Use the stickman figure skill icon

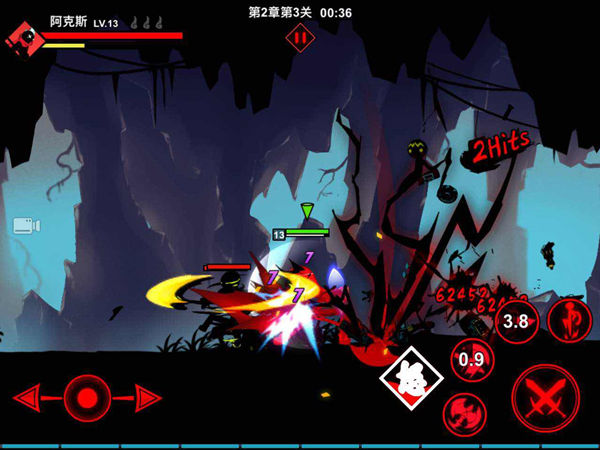point(570,319)
